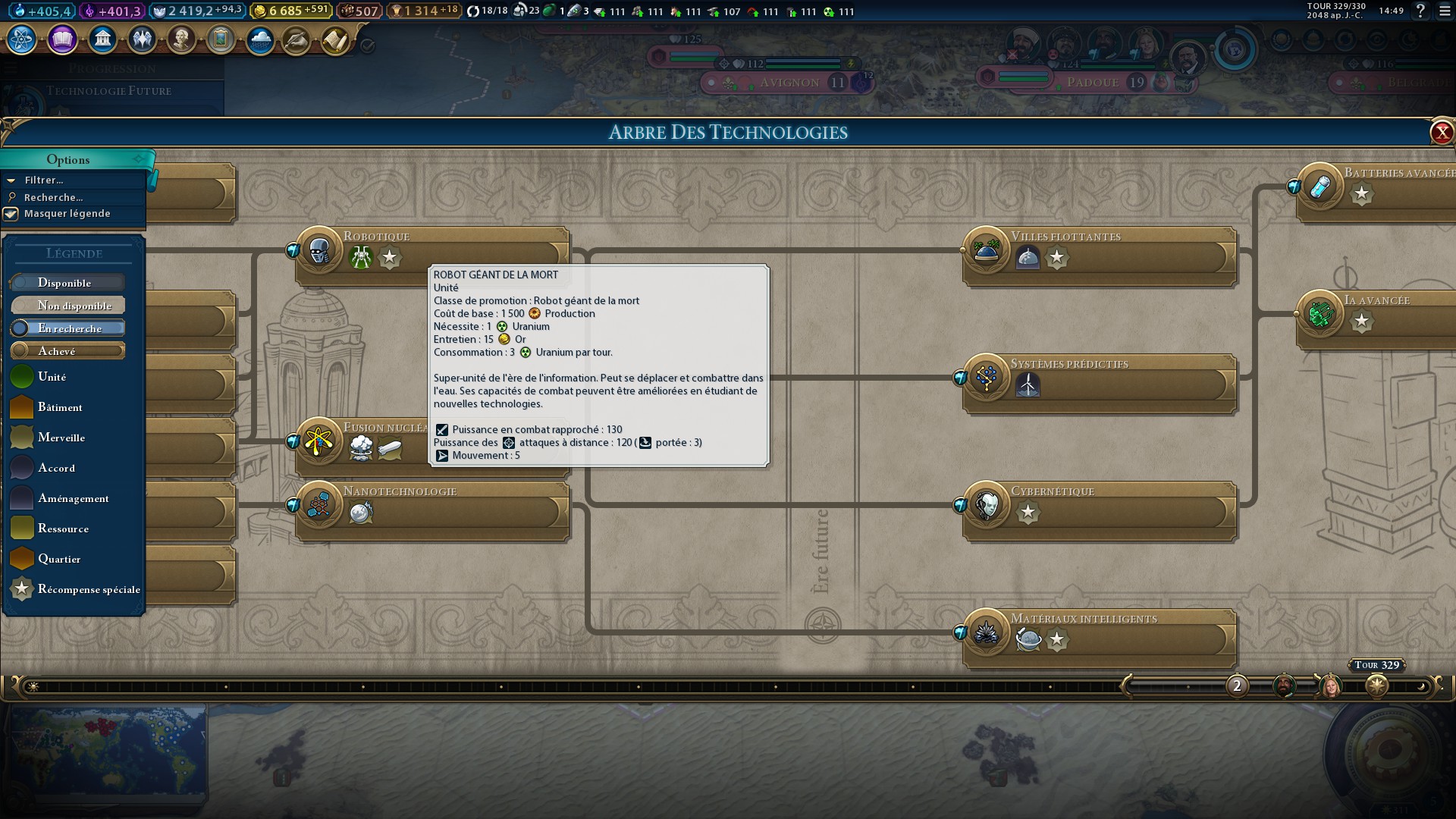Open the game menu (hamburger icon)
This screenshot has height=819, width=1456.
click(1445, 11)
